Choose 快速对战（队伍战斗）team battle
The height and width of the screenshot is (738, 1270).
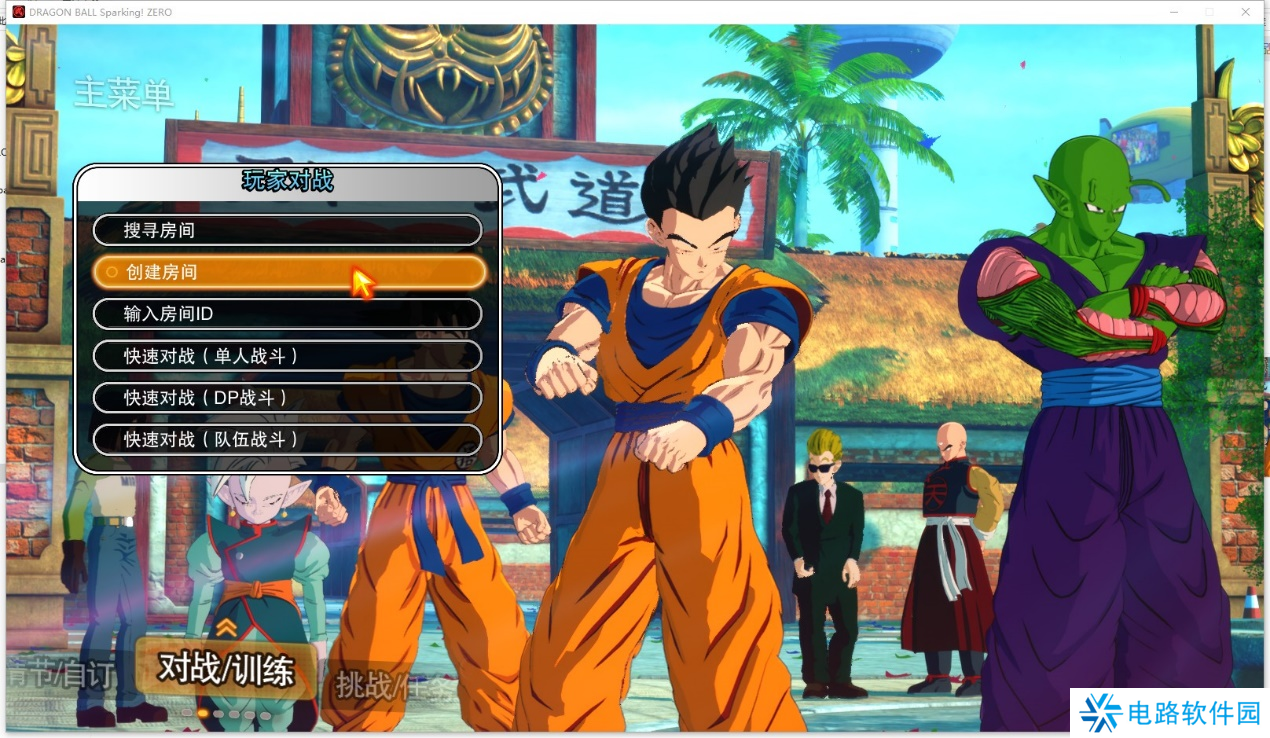[x=287, y=439]
